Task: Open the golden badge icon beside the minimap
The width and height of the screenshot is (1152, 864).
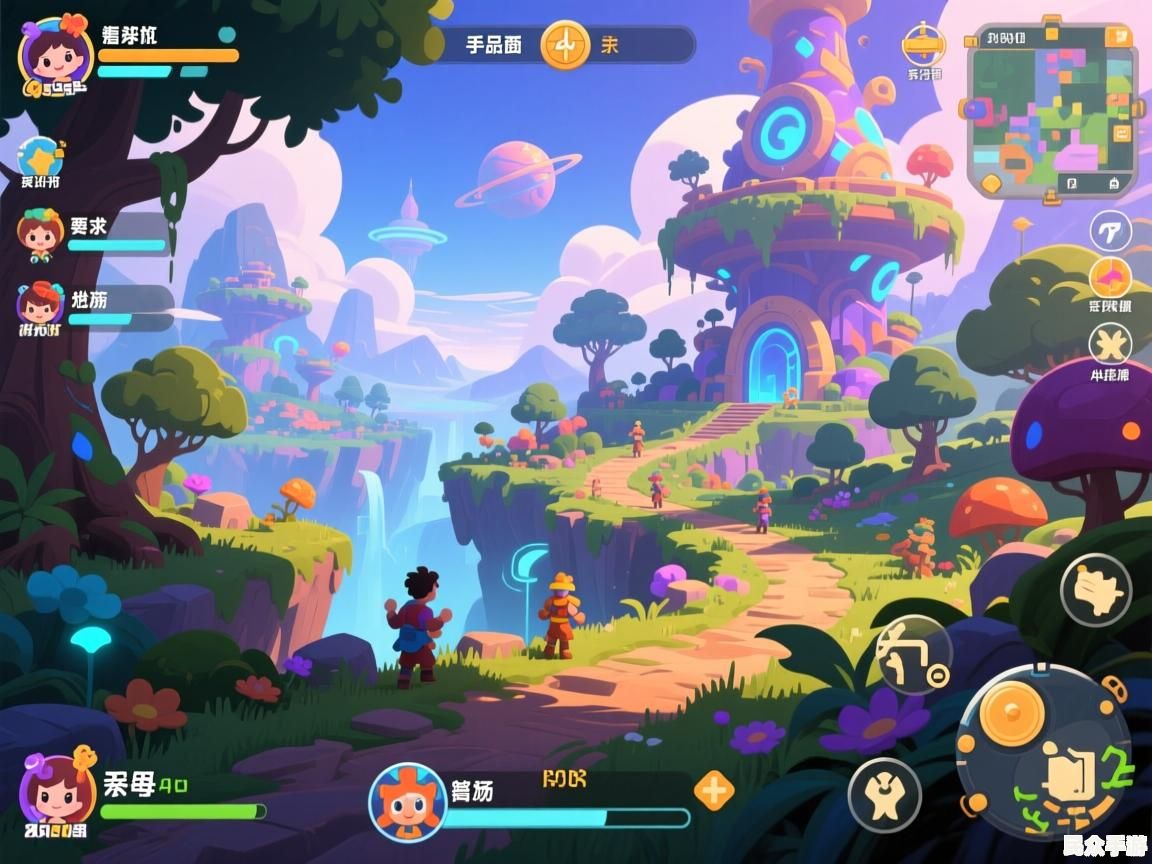Action: (922, 46)
